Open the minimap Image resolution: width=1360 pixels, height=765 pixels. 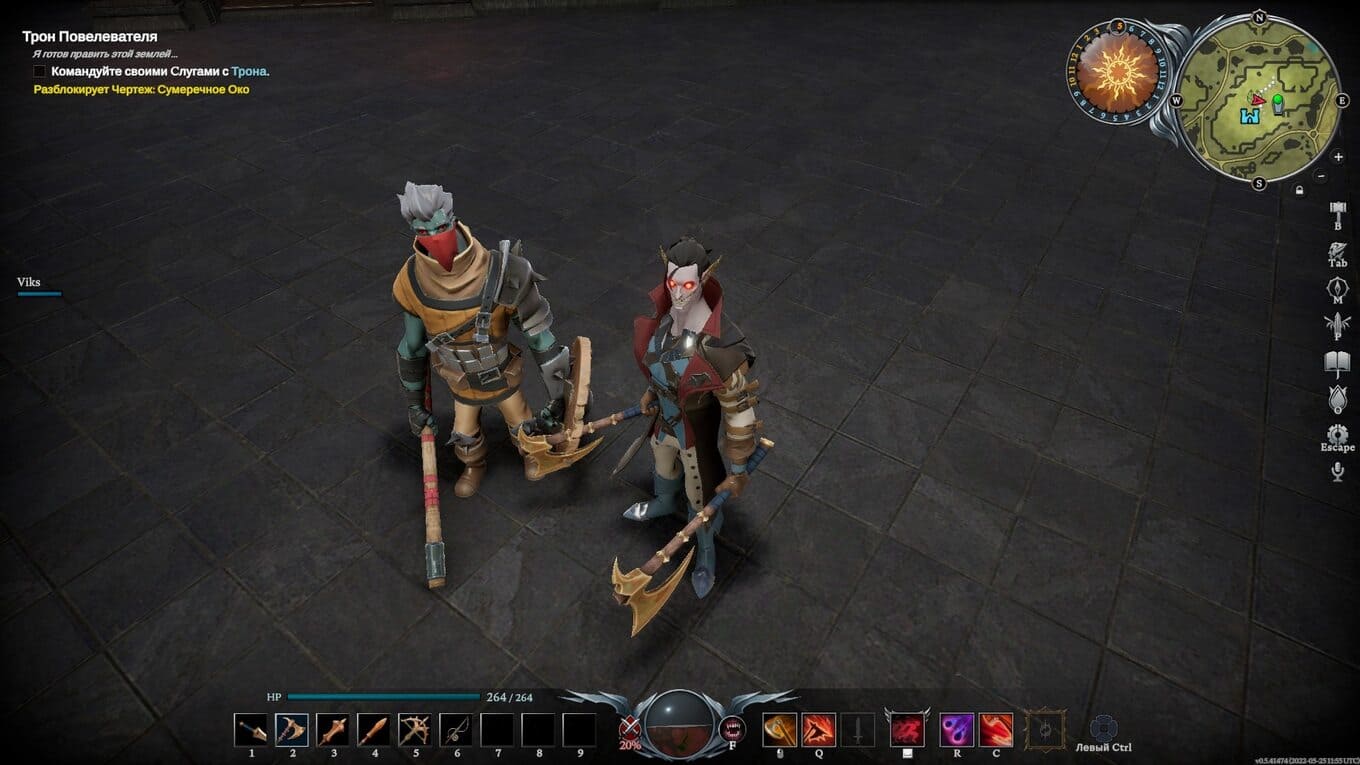coord(1258,100)
